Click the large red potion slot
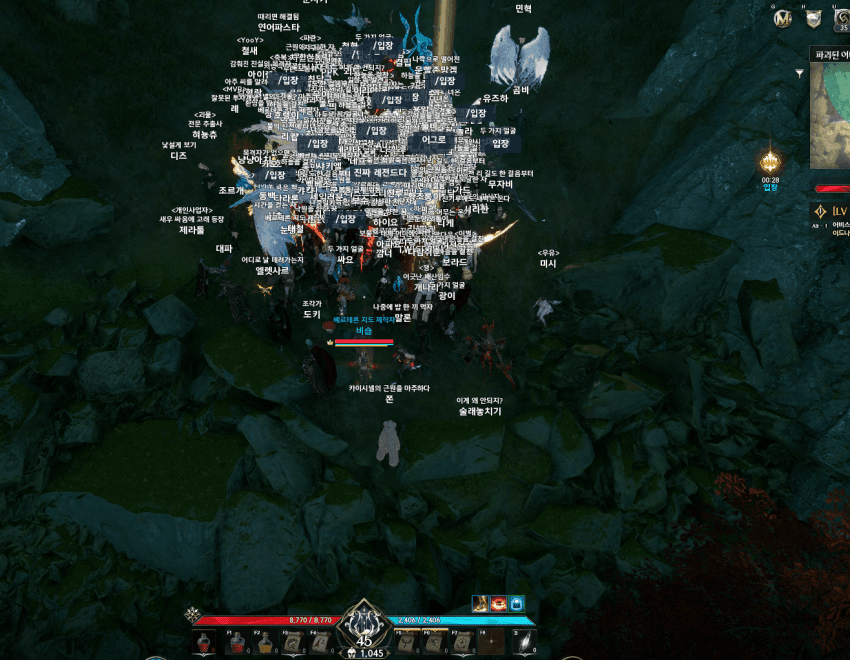The width and height of the screenshot is (850, 660). tap(204, 643)
